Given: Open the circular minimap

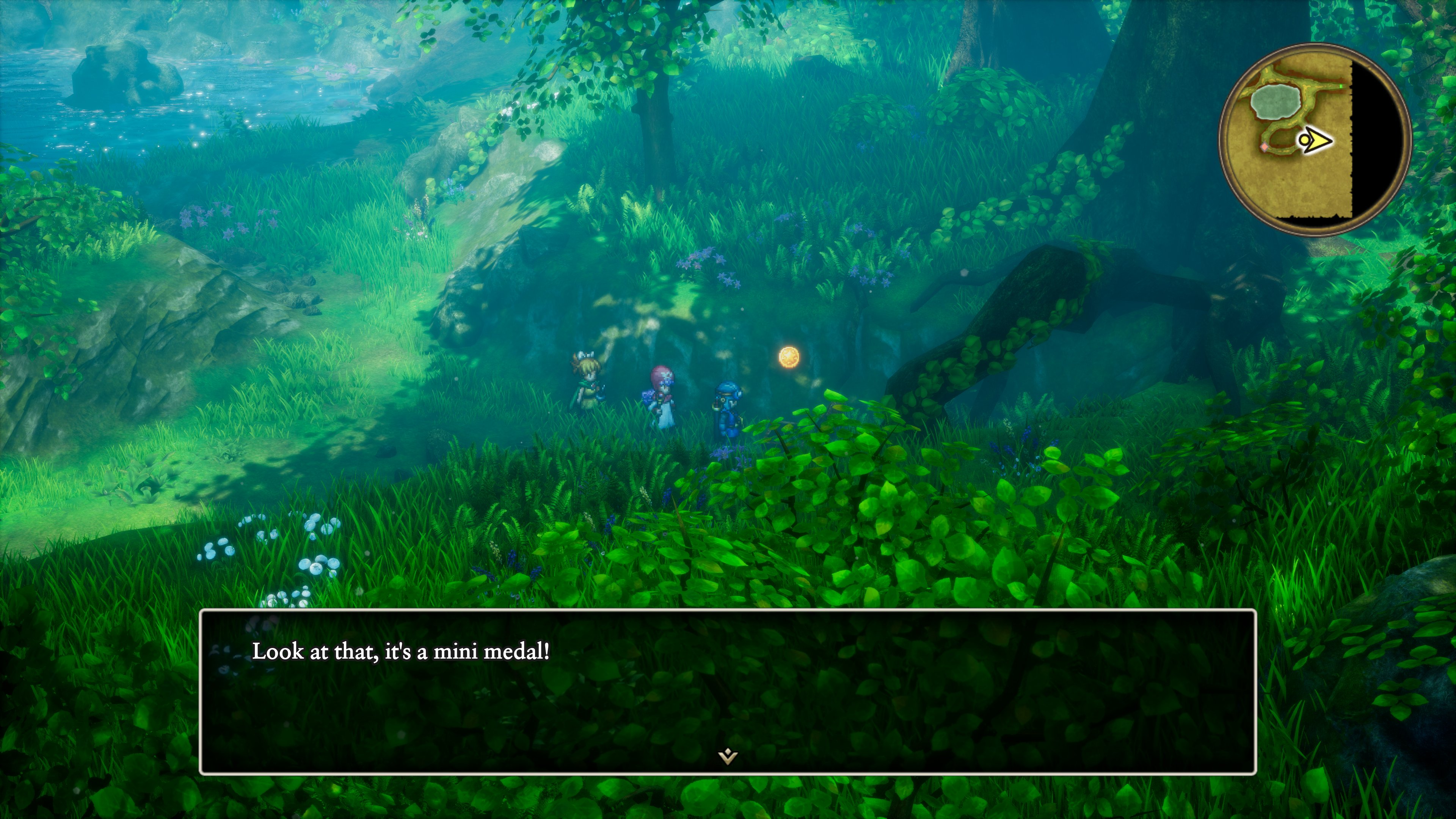Looking at the screenshot, I should point(1315,139).
